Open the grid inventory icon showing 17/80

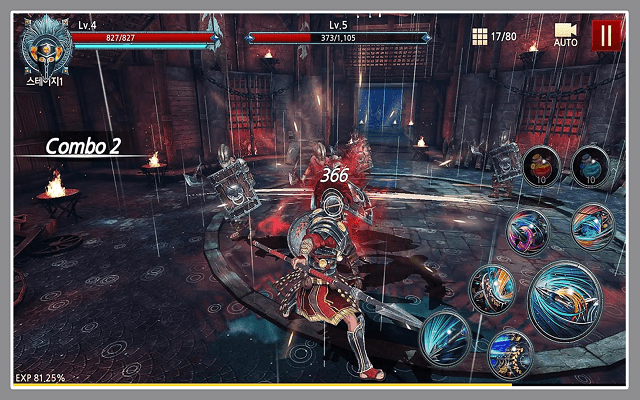click(480, 36)
